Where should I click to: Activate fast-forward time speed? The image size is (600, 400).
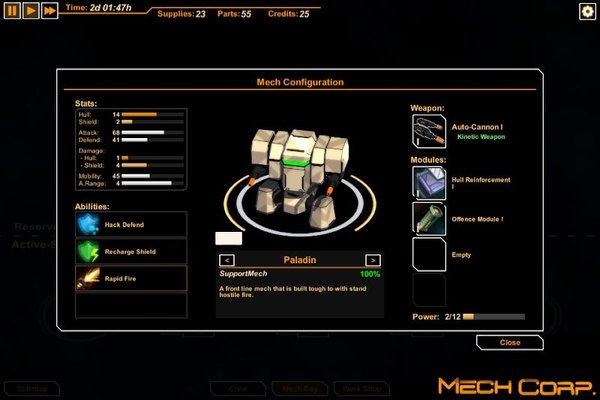point(49,10)
